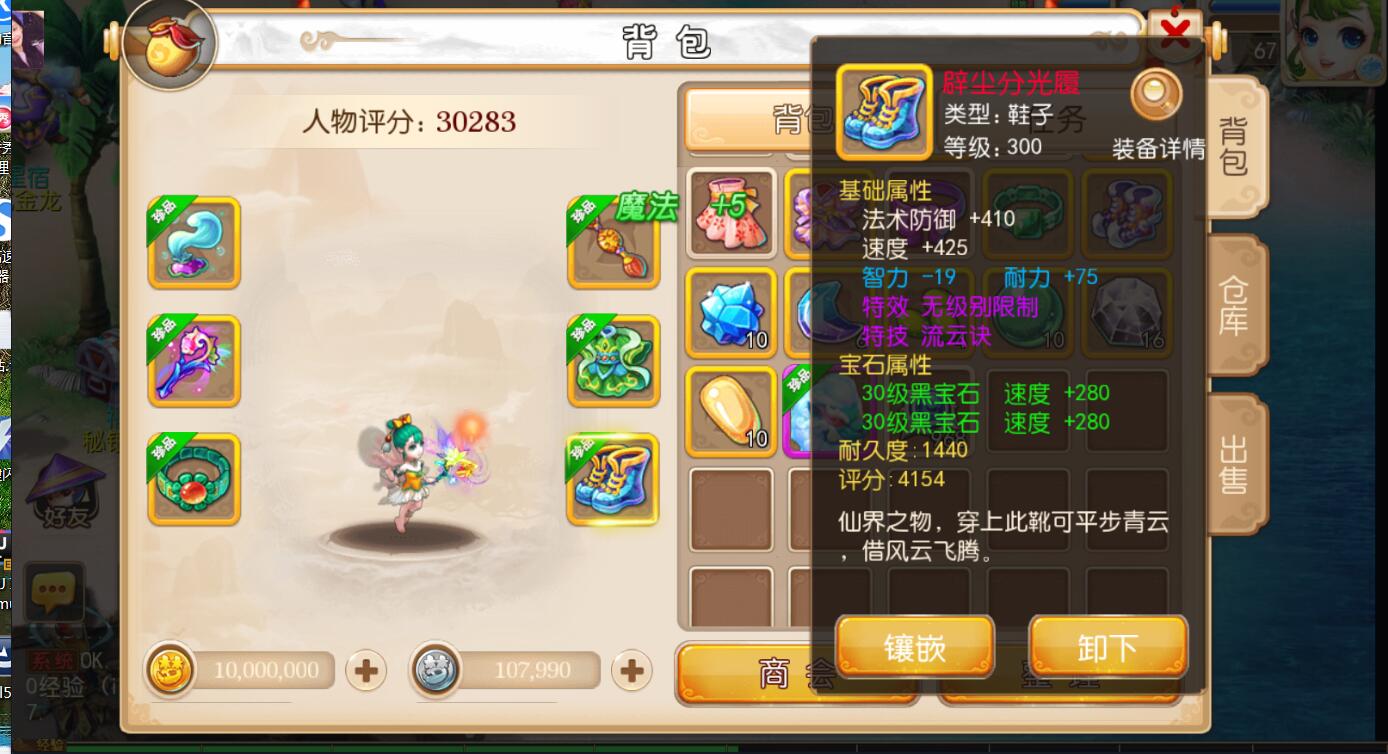The width and height of the screenshot is (1388, 754).
Task: Select the blue genie lamp 珍品 item
Action: tap(193, 241)
